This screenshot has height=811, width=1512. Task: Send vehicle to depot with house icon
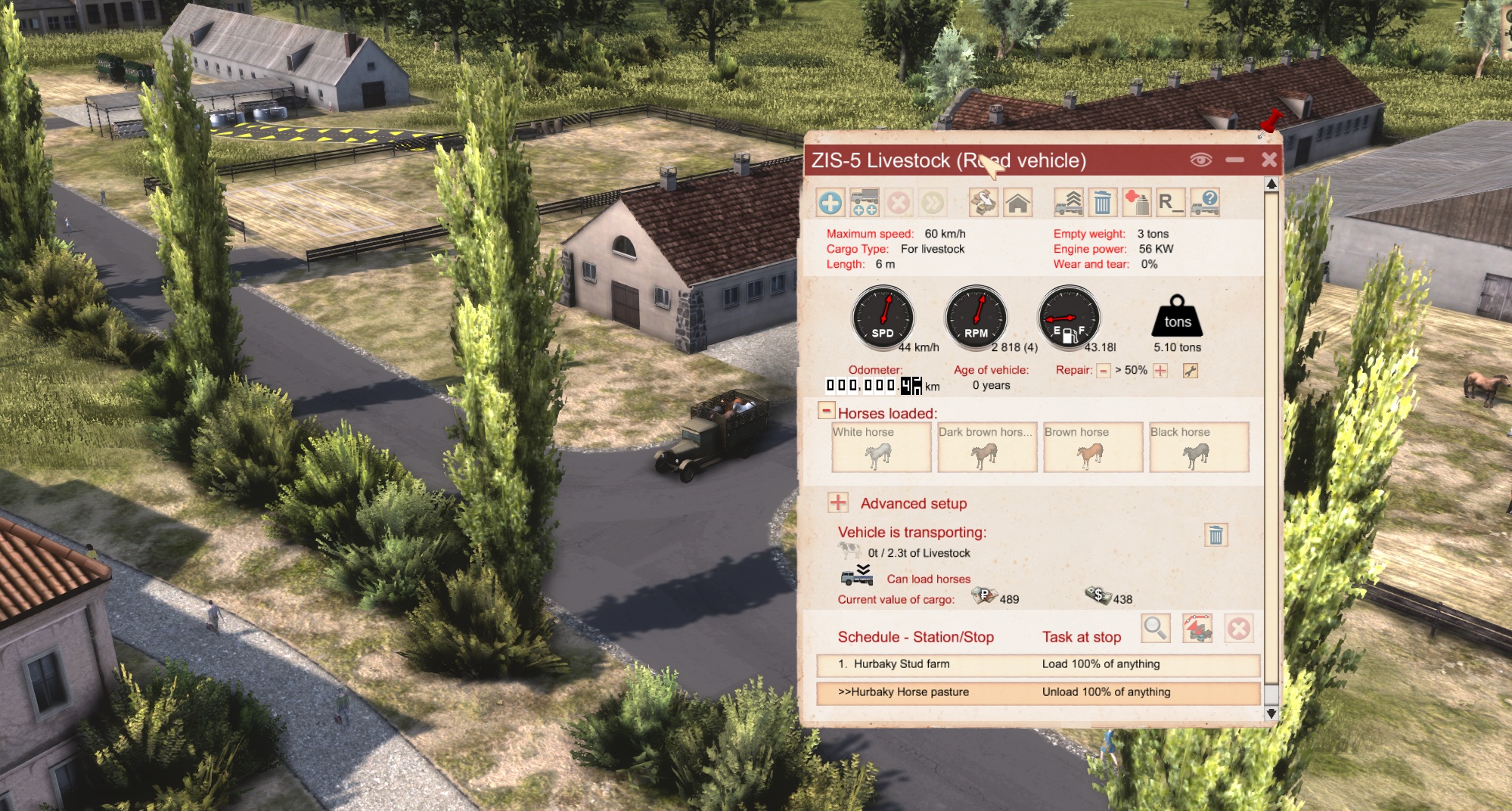click(x=1018, y=203)
